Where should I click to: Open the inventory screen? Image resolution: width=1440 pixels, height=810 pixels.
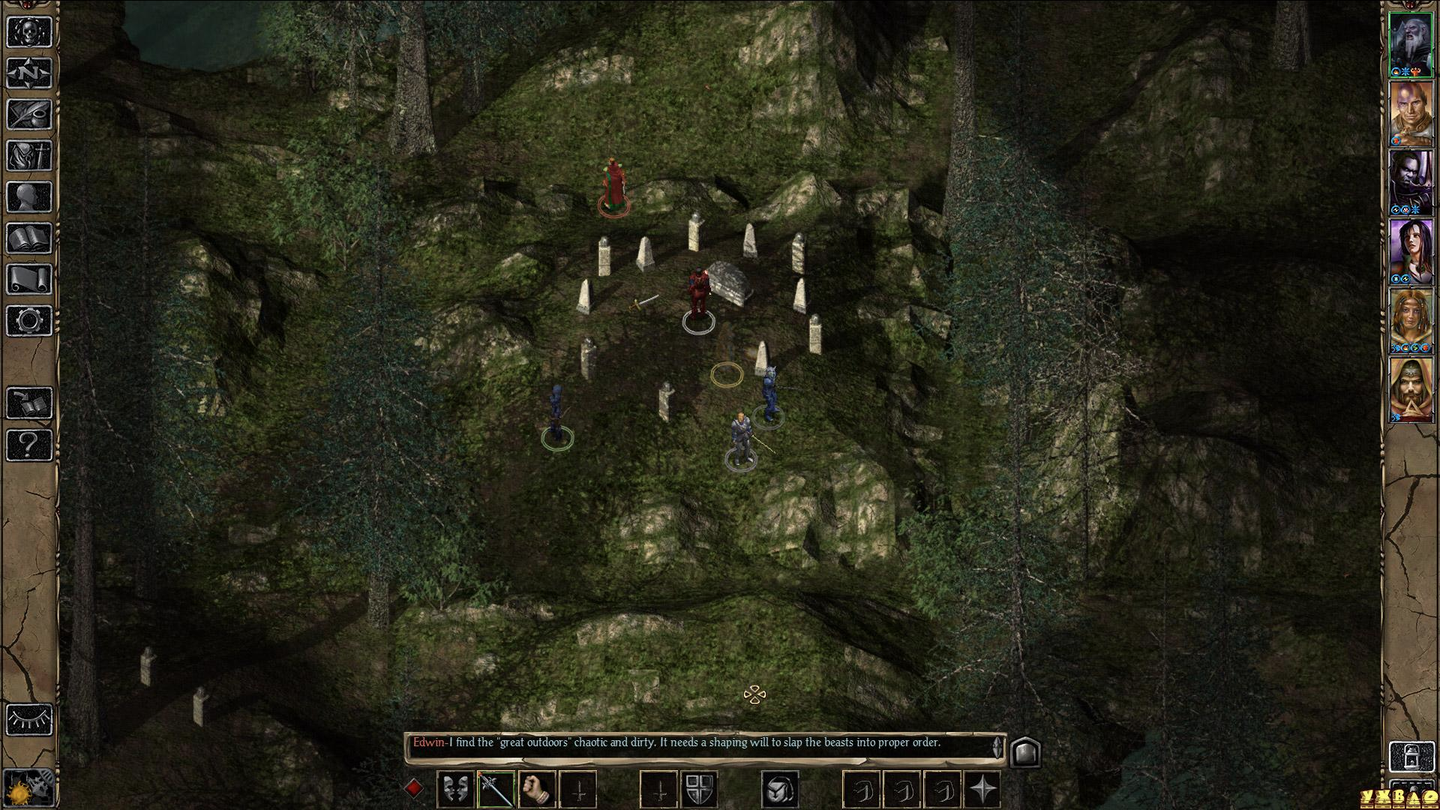coord(29,155)
